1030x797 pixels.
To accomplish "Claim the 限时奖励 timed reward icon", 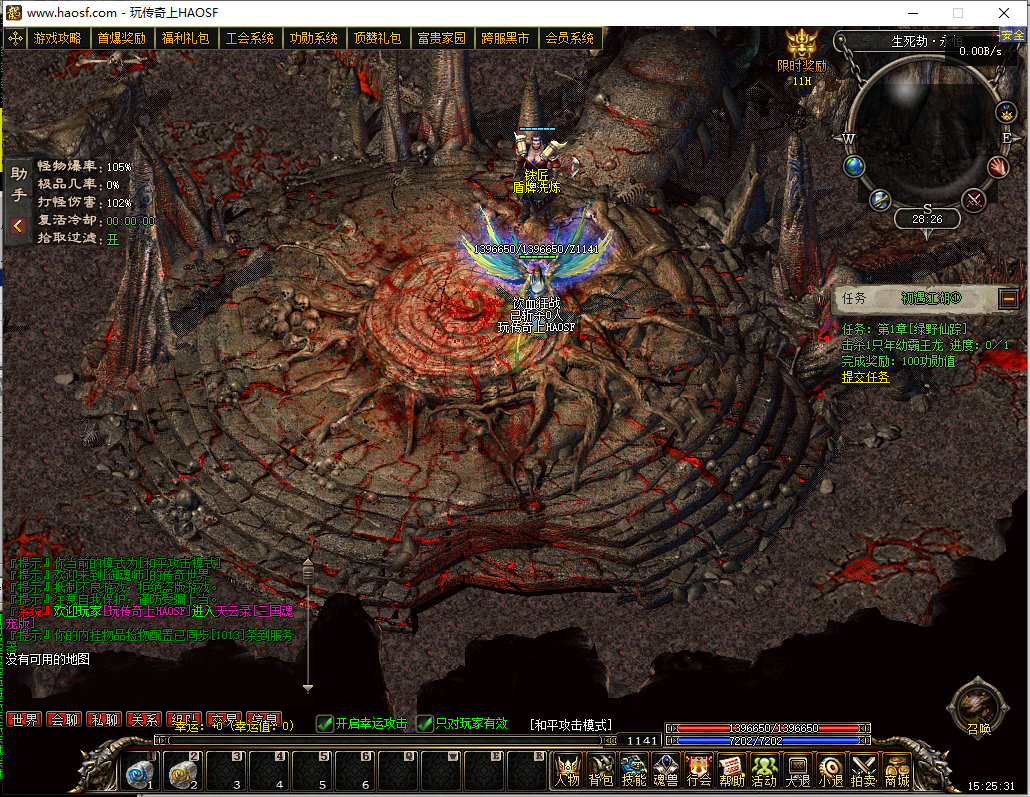I will (802, 48).
